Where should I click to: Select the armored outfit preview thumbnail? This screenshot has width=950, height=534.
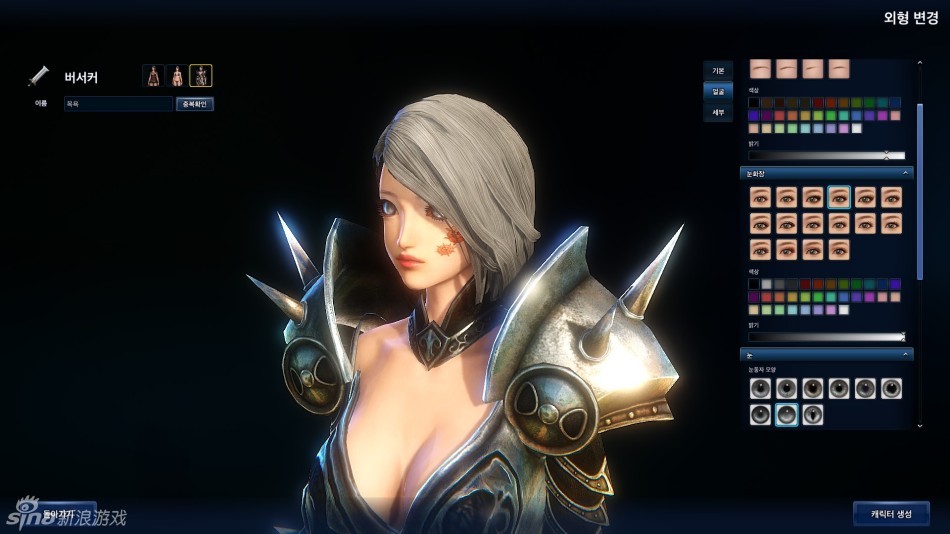[x=201, y=75]
